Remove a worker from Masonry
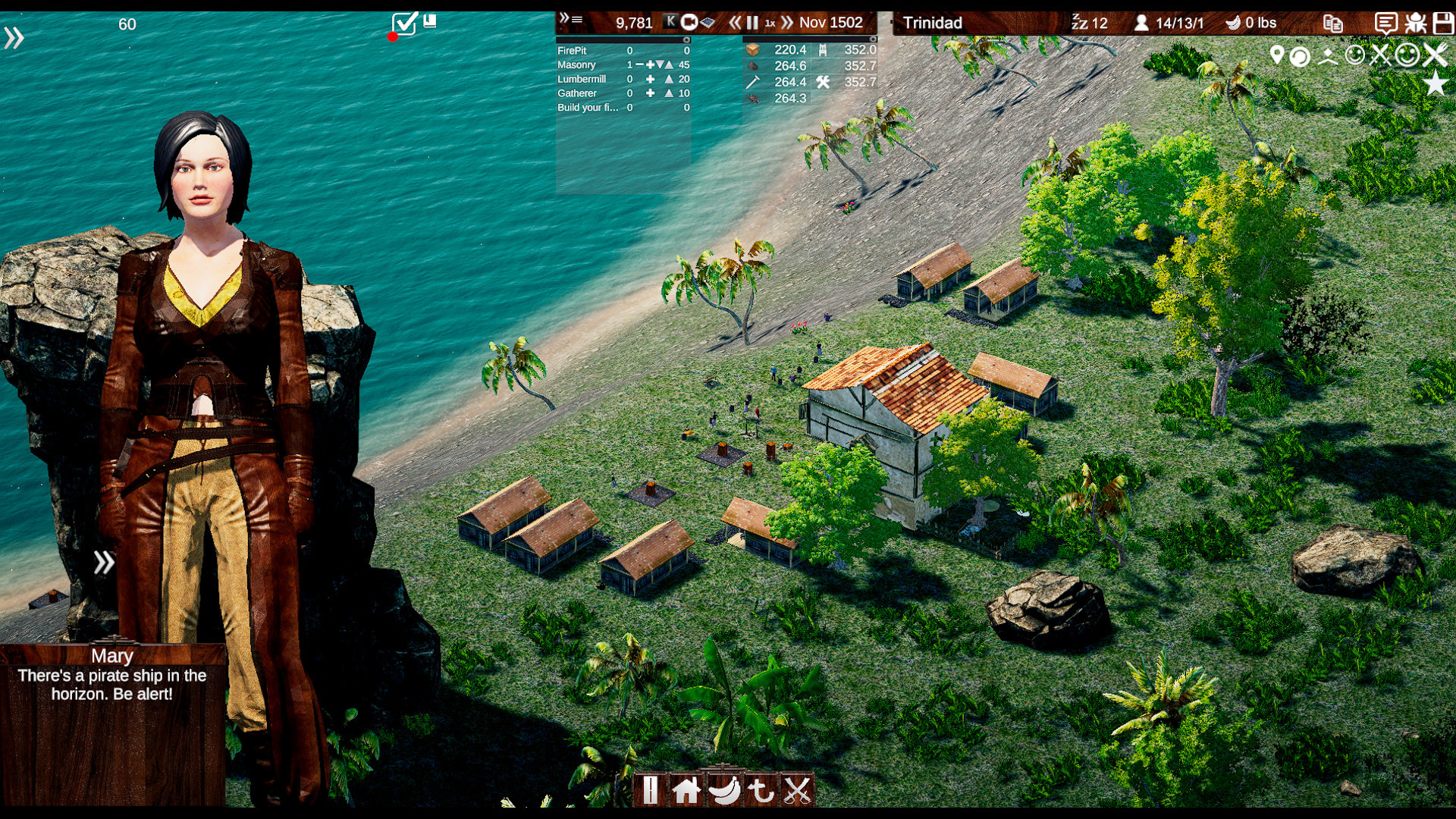Image resolution: width=1456 pixels, height=819 pixels. click(639, 64)
